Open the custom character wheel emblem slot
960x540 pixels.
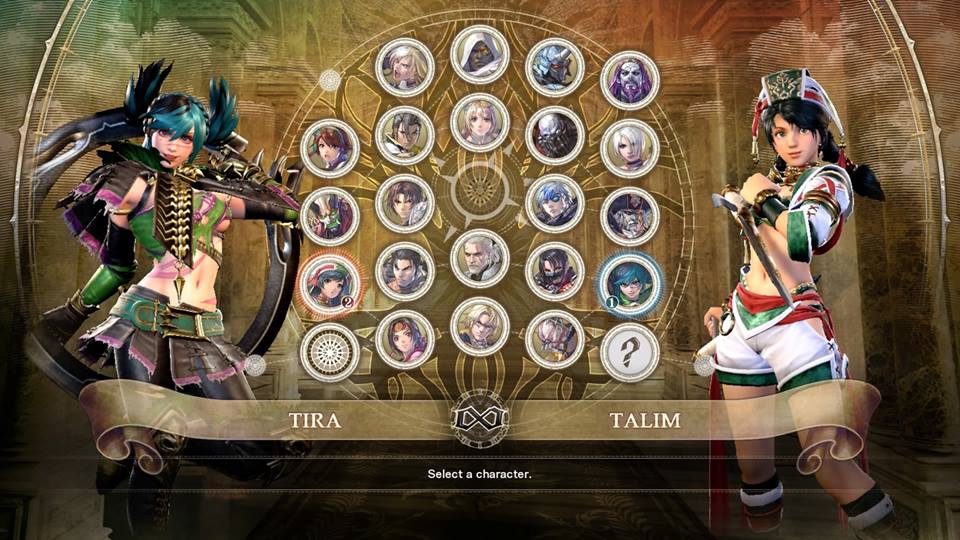(330, 352)
